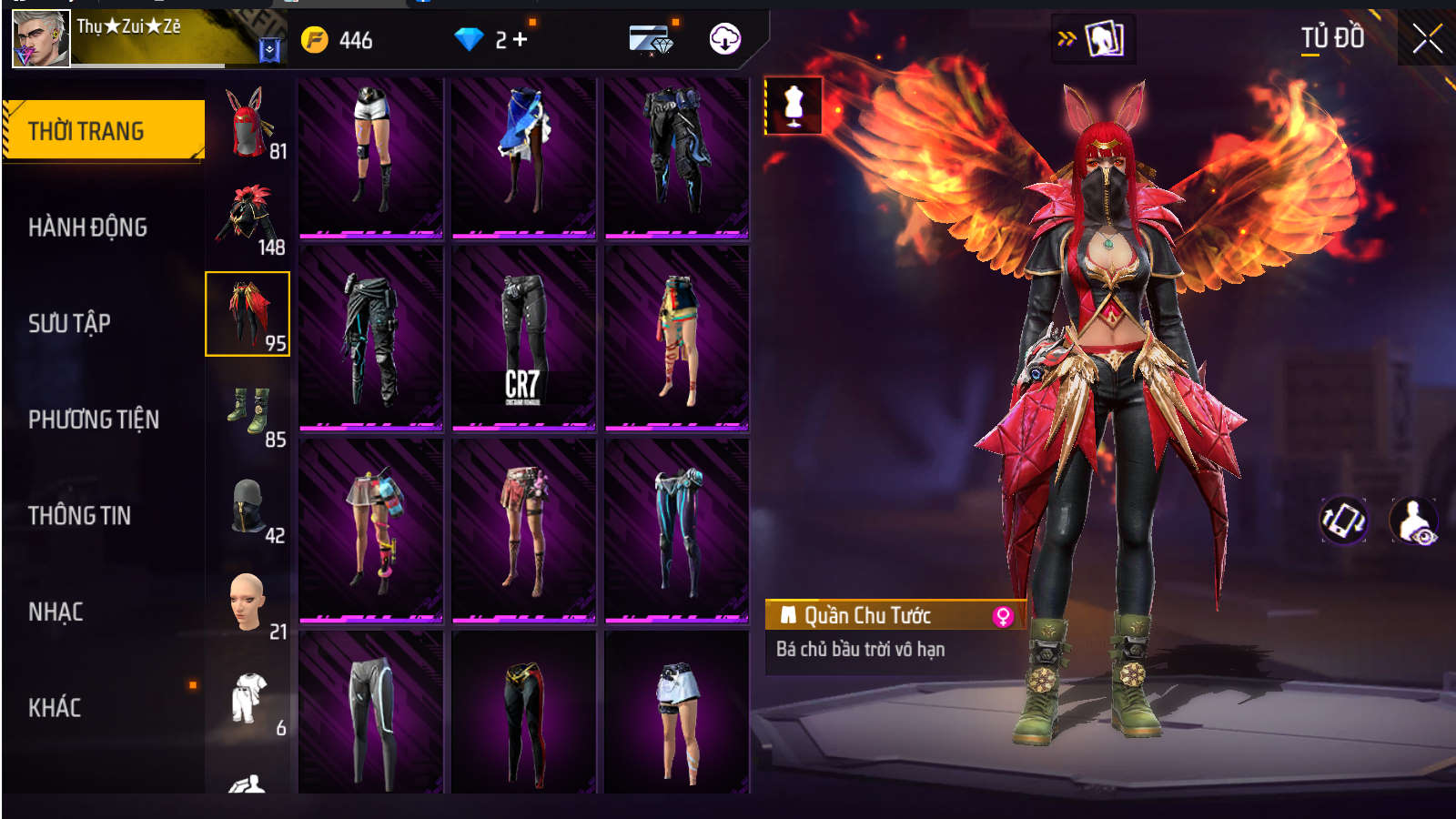The image size is (1456, 819).
Task: Toggle the character view eye icon
Action: [x=1414, y=521]
